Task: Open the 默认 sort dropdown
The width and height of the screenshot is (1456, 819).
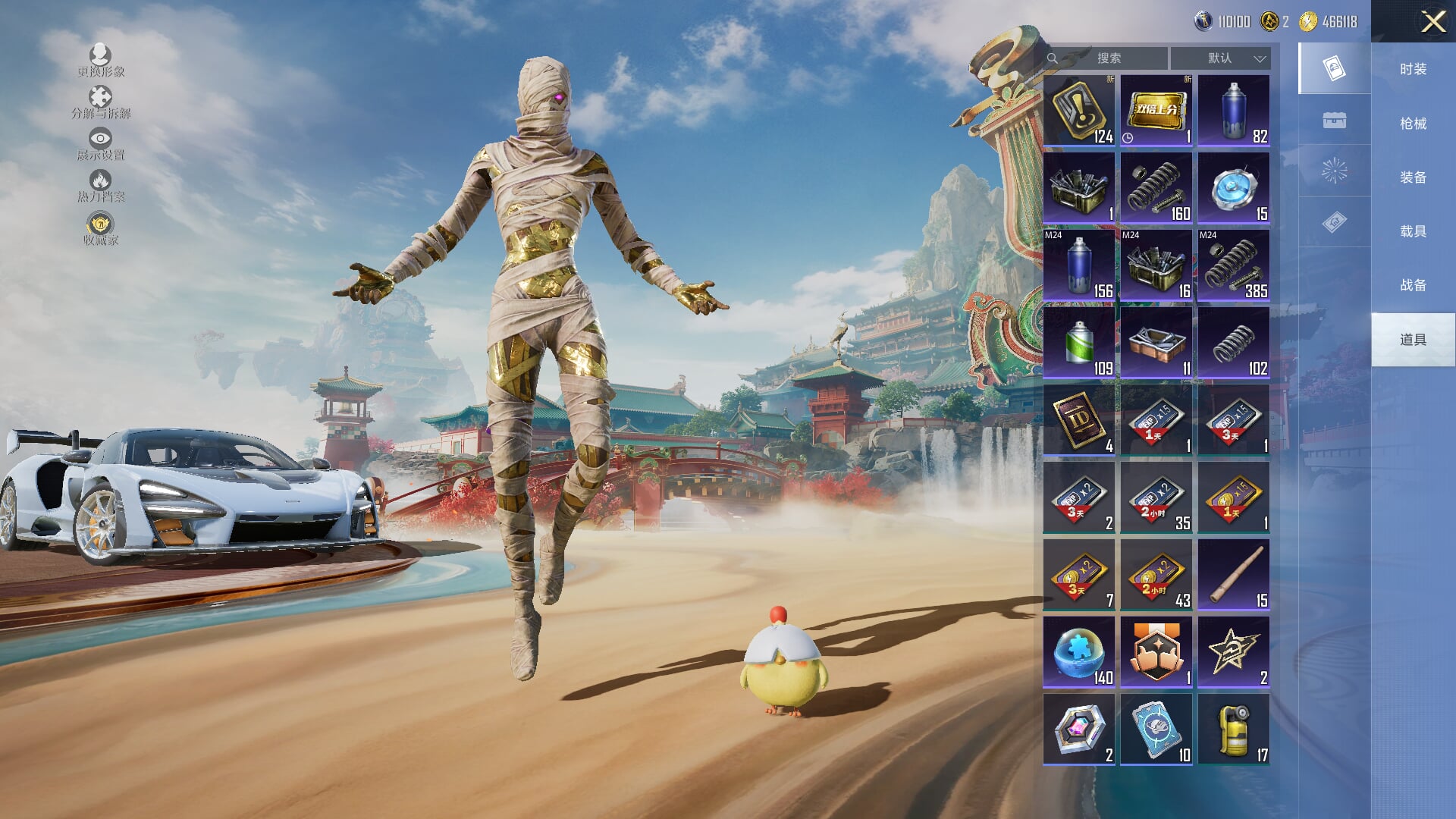Action: point(1220,58)
